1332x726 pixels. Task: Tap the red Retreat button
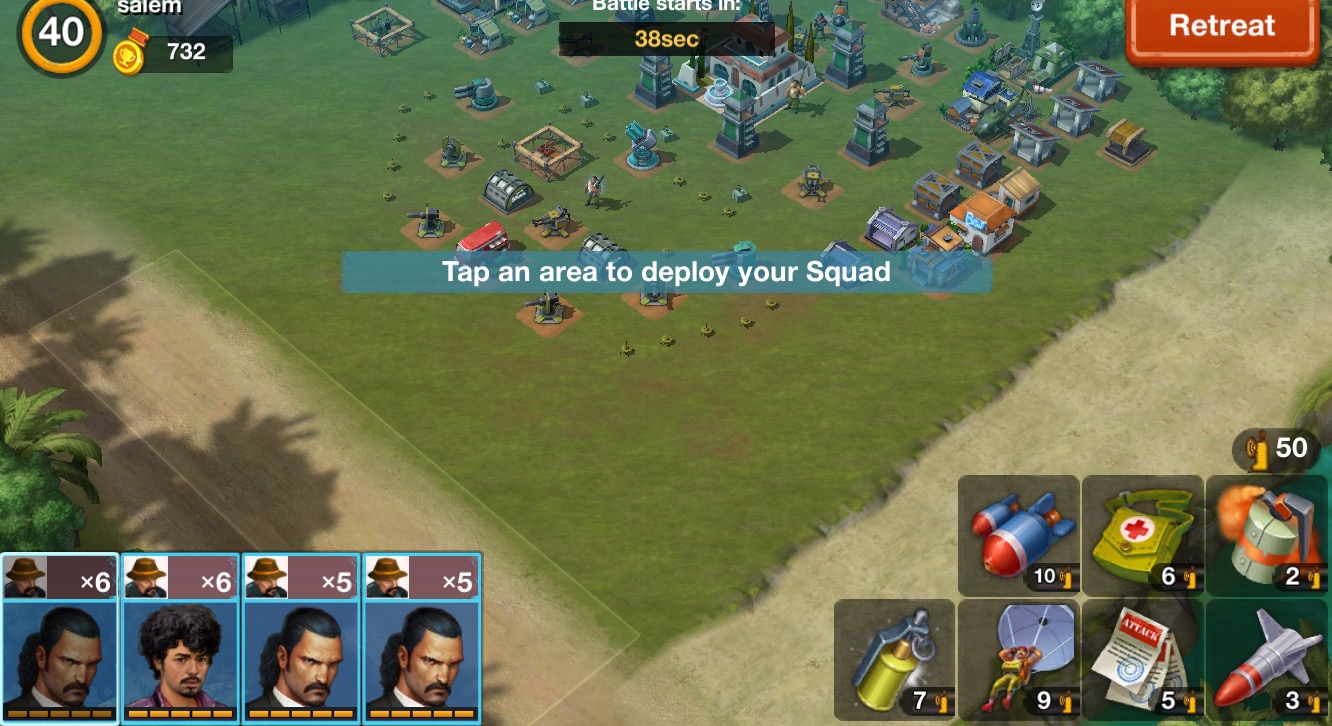point(1222,27)
